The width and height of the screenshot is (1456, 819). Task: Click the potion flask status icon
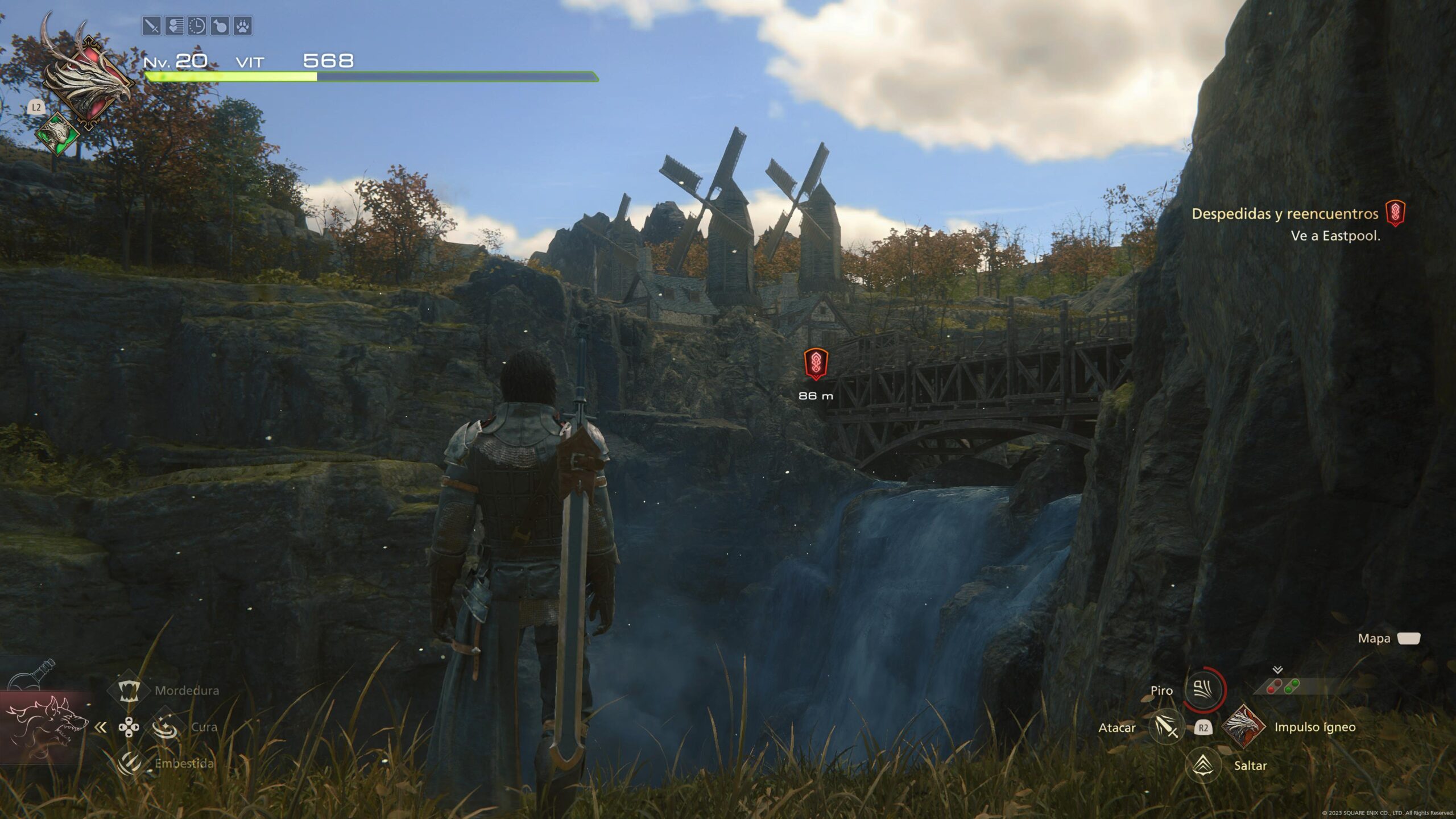(220, 26)
